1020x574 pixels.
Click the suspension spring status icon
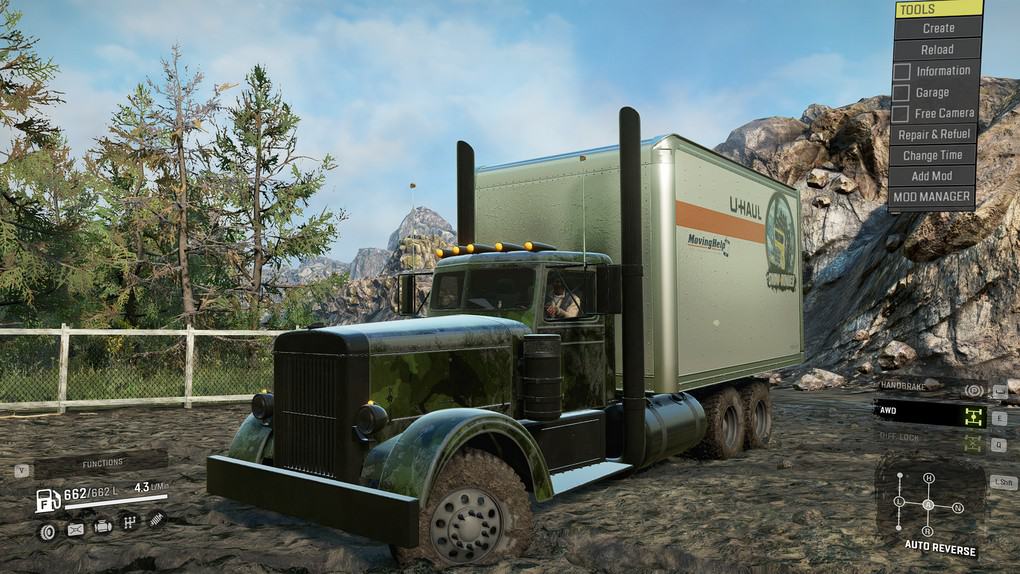(156, 518)
